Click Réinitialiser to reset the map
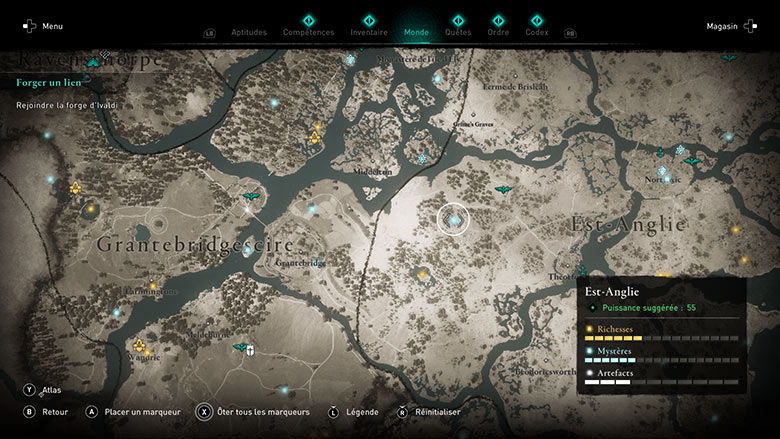The height and width of the screenshot is (439, 780). (x=431, y=411)
